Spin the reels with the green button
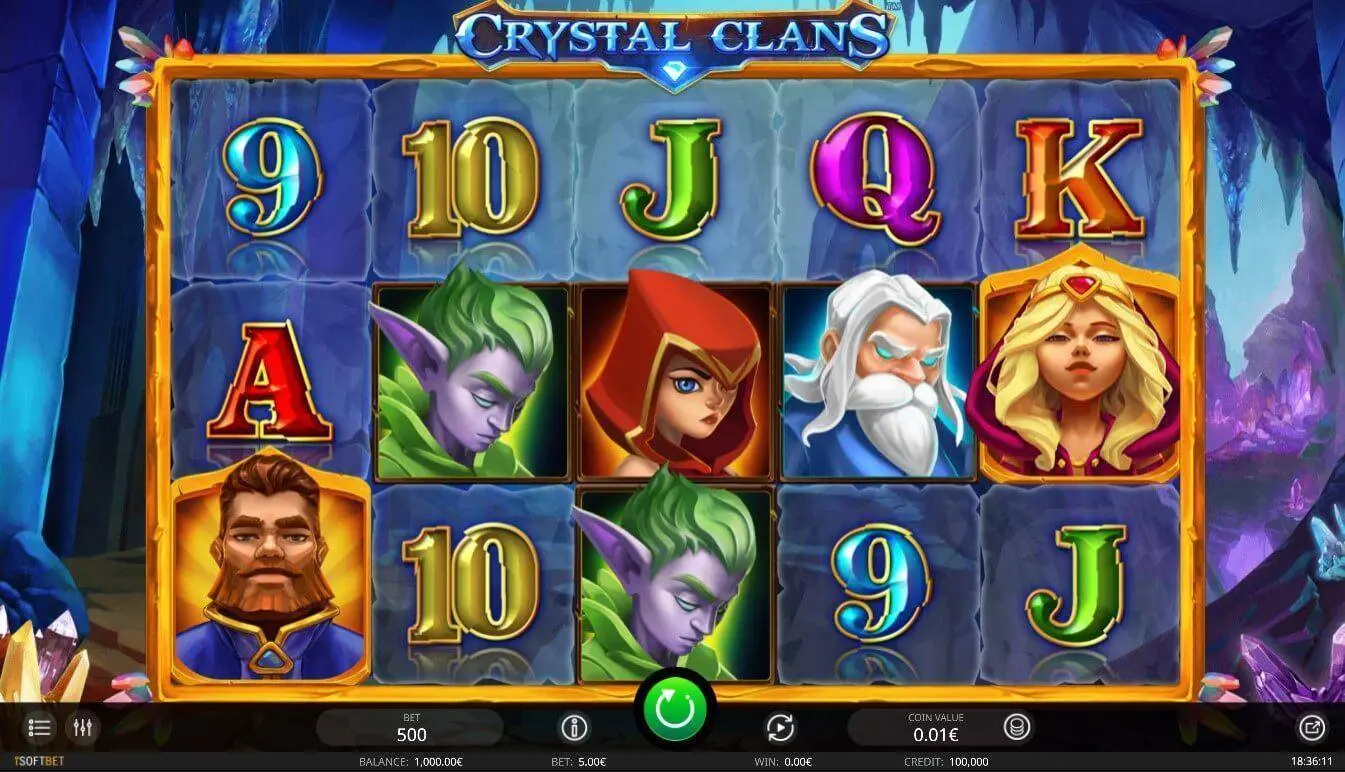 [x=674, y=709]
